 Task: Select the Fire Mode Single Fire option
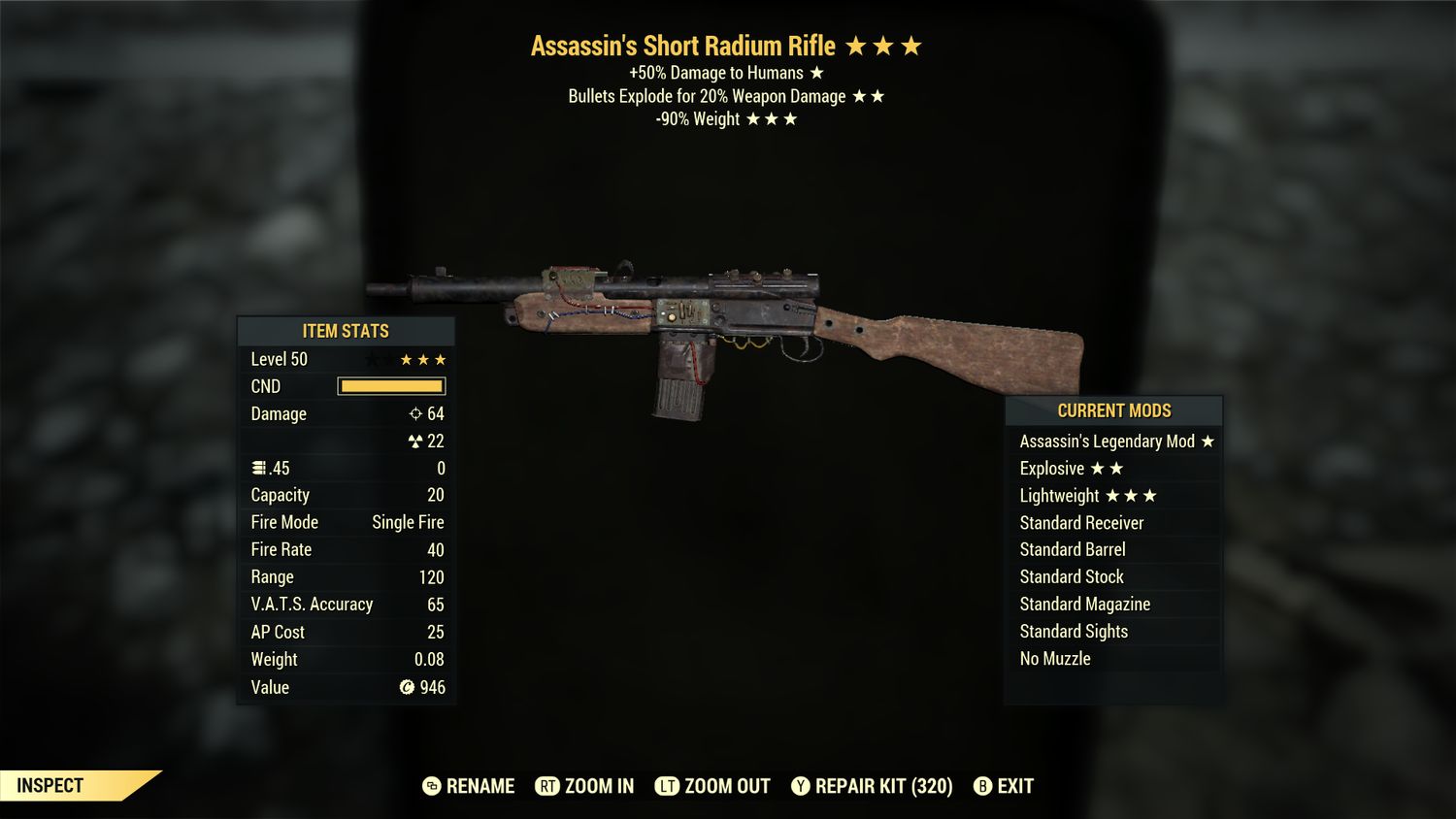(407, 522)
